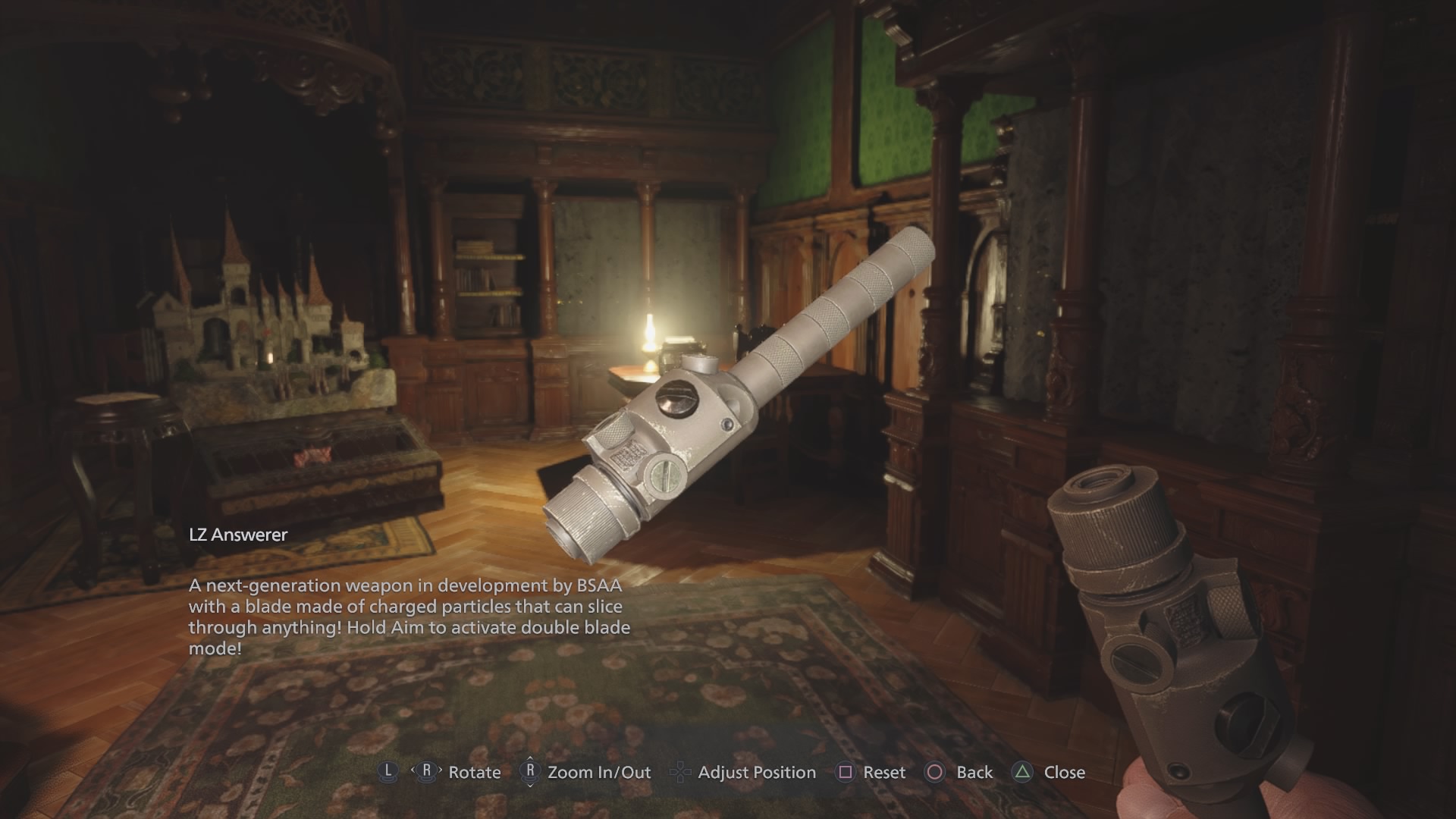The width and height of the screenshot is (1456, 819).
Task: Activate the Close control
Action: (x=1063, y=773)
